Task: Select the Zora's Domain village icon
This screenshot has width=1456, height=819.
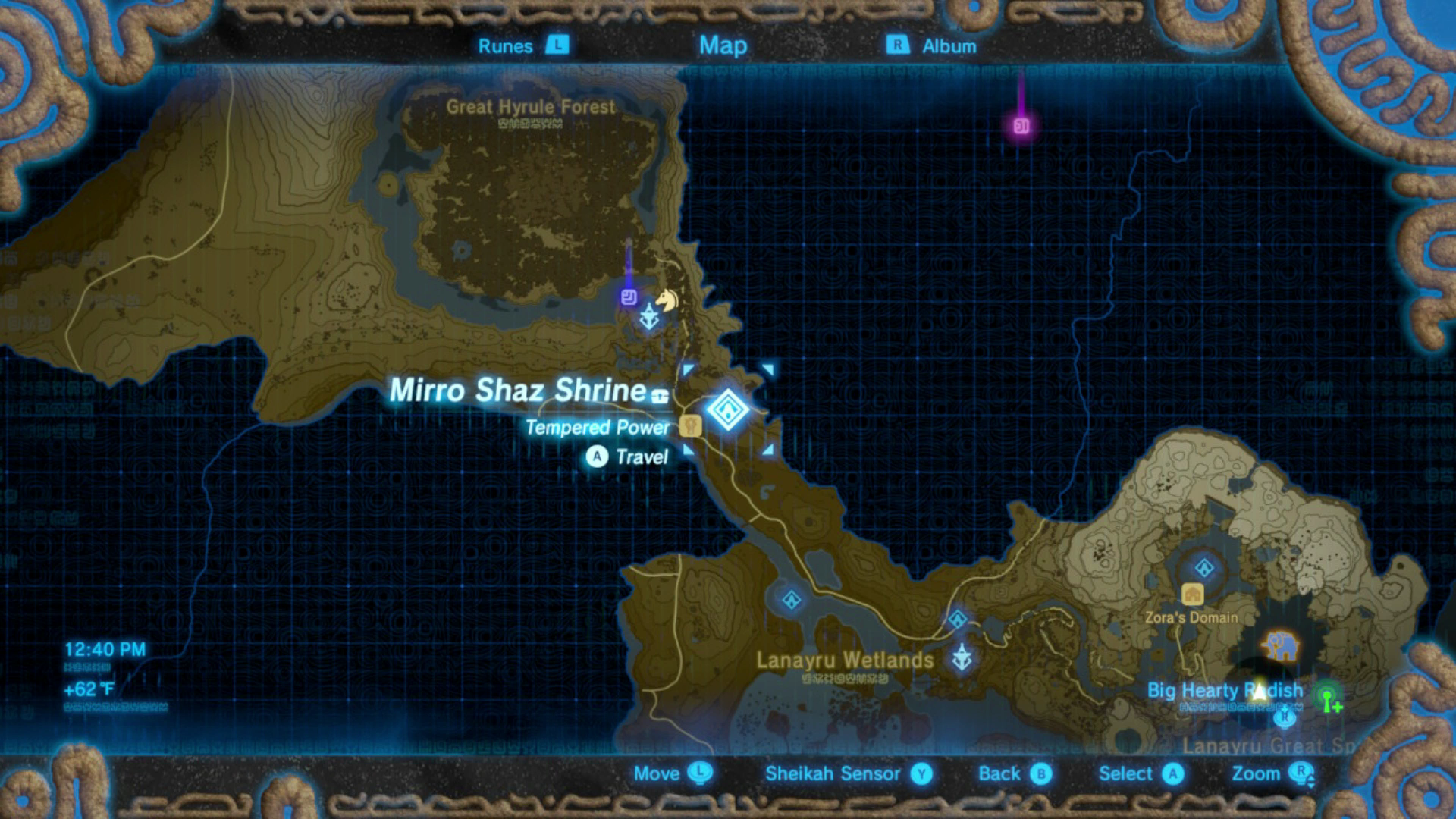Action: [1193, 594]
